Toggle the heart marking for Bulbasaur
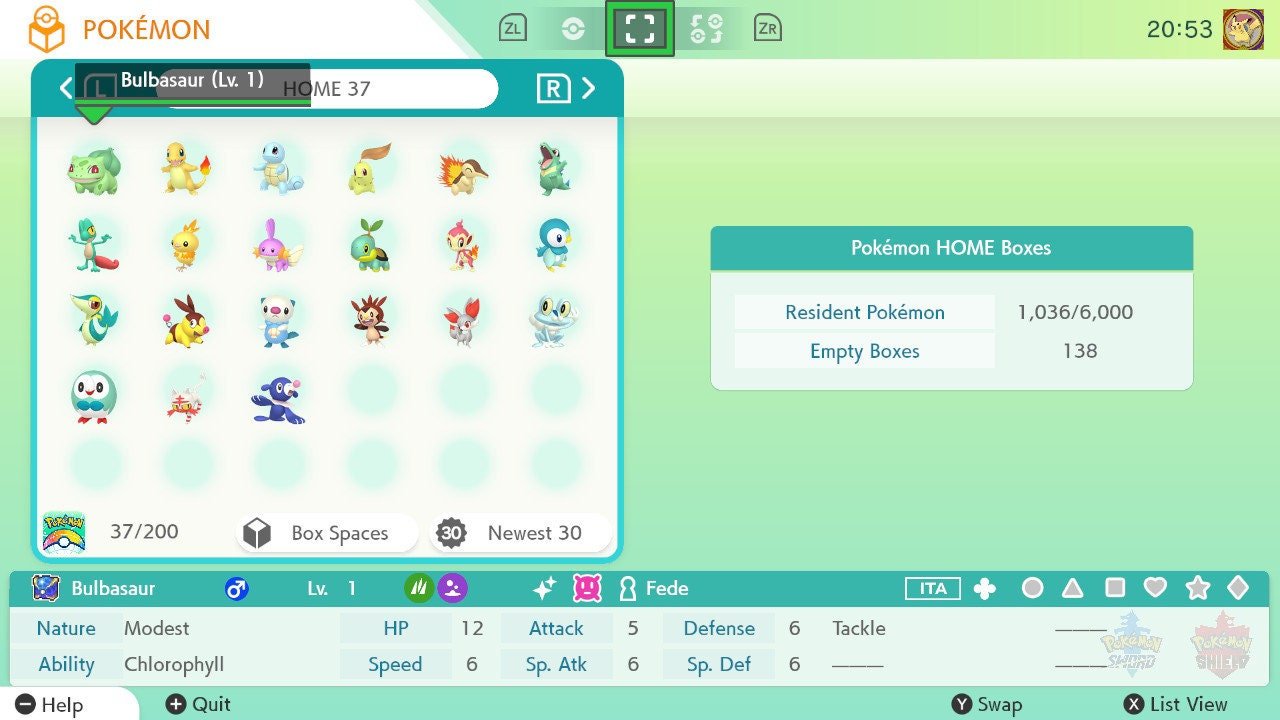 coord(1156,589)
